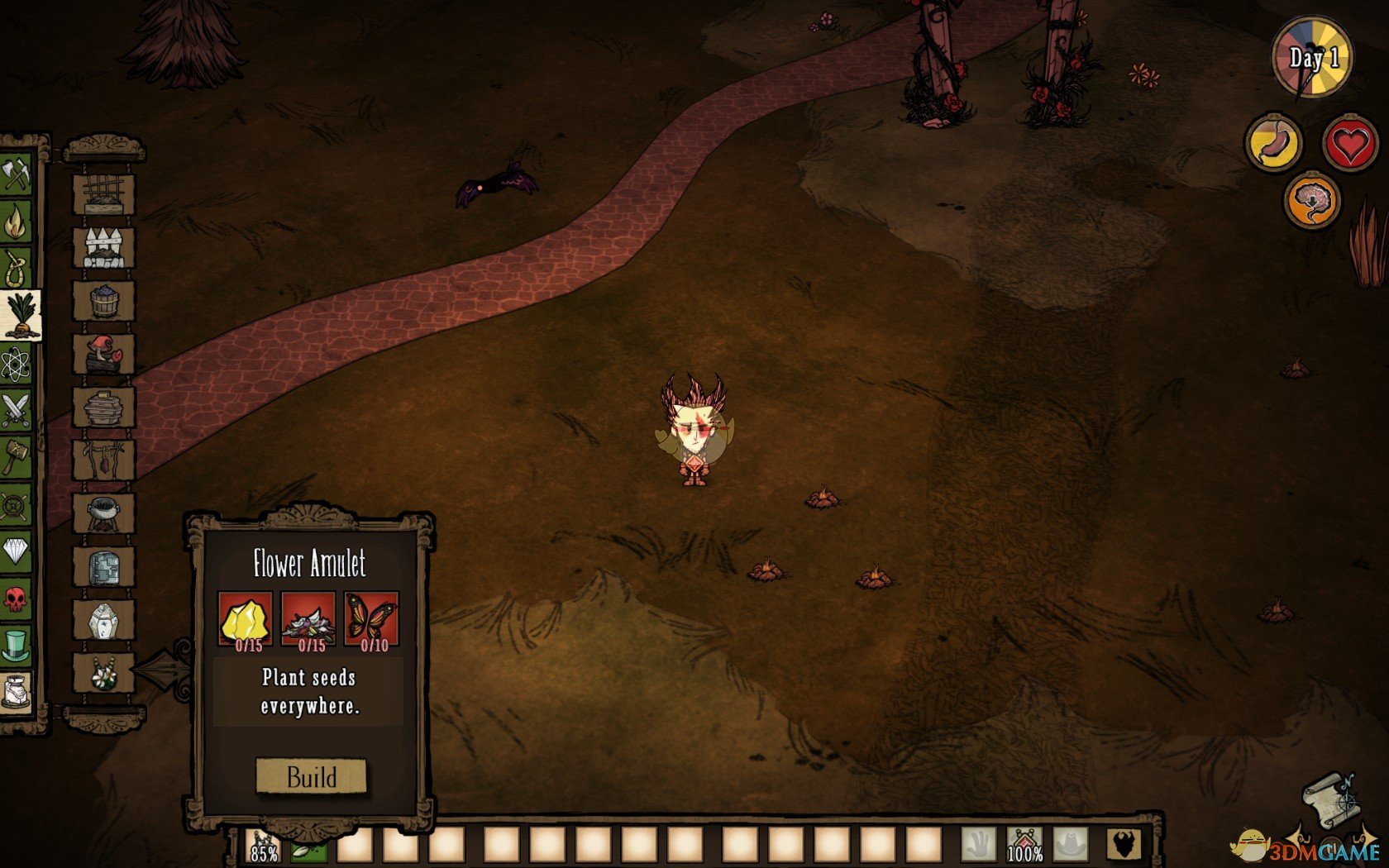
Task: Open the Tools crafting tab
Action: (15, 174)
